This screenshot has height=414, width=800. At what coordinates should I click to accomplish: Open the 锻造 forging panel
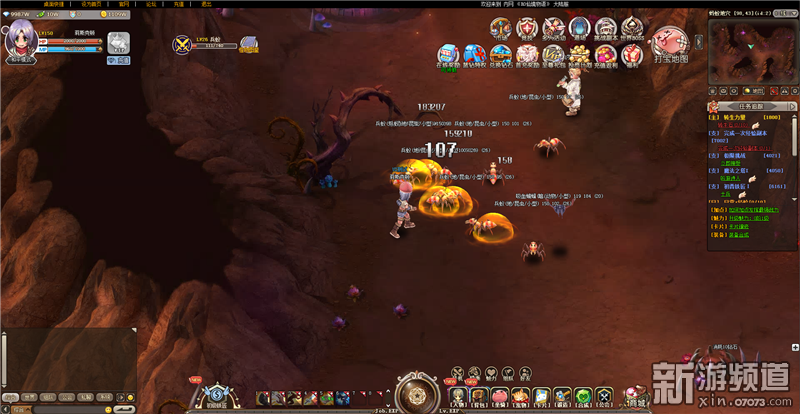[563, 398]
